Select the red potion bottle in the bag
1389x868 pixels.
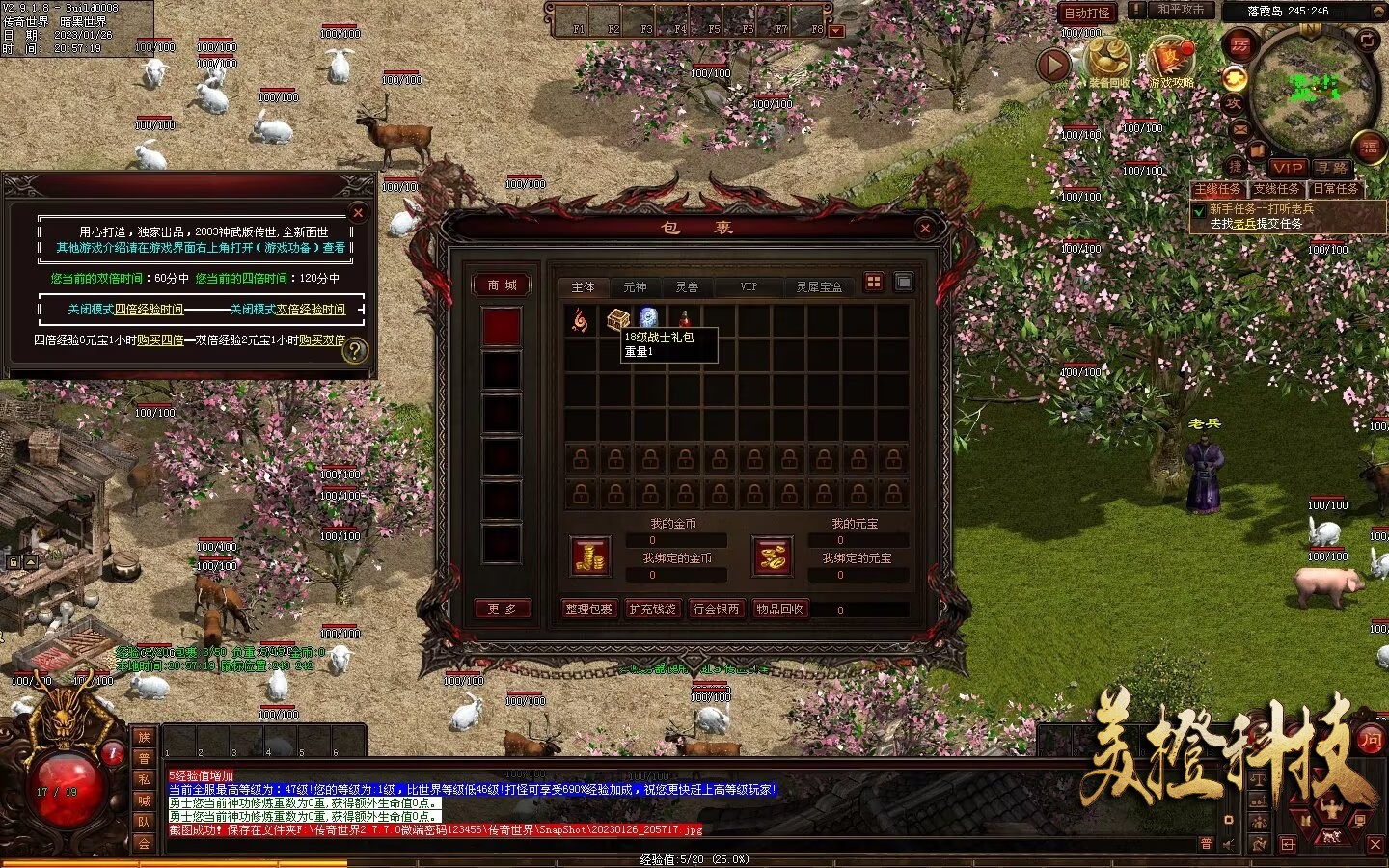tap(685, 318)
